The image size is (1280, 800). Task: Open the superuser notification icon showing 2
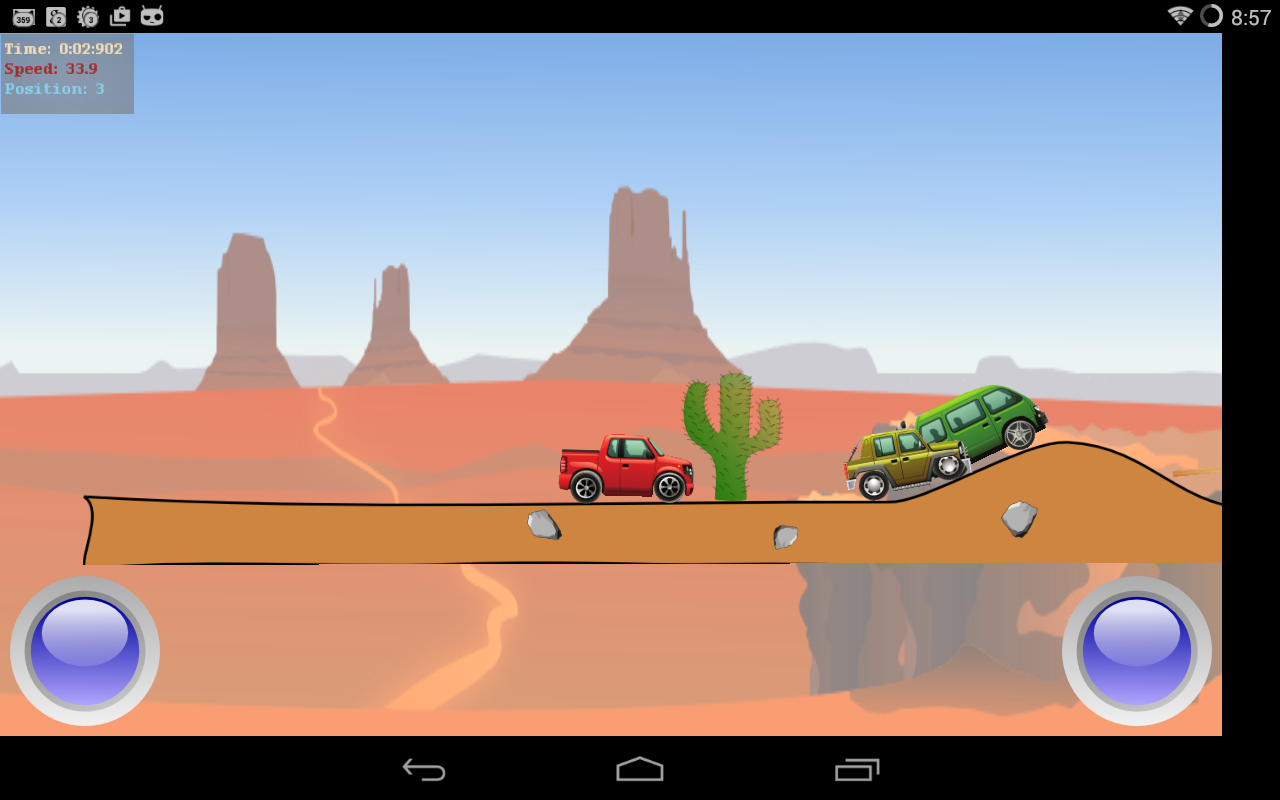[56, 16]
